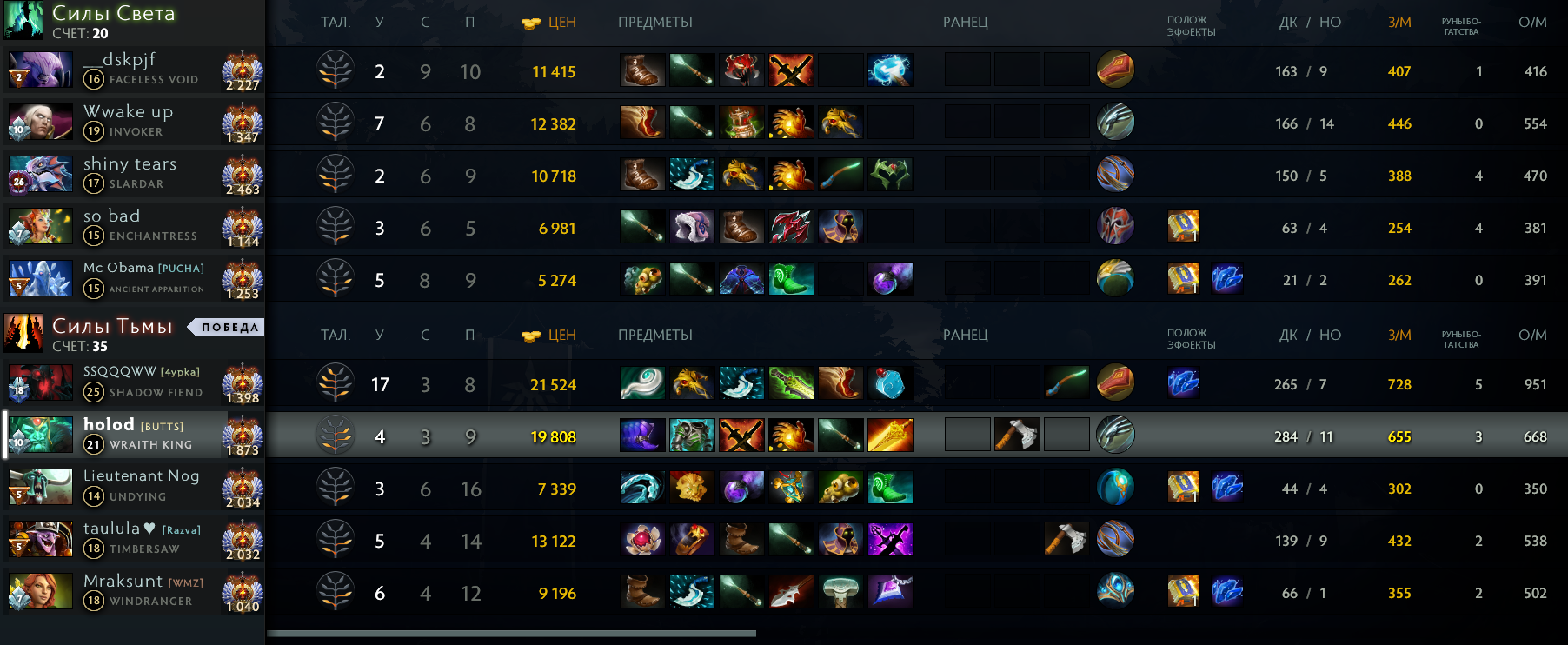Click Enchantress's Hood of Defiance item

click(x=692, y=227)
